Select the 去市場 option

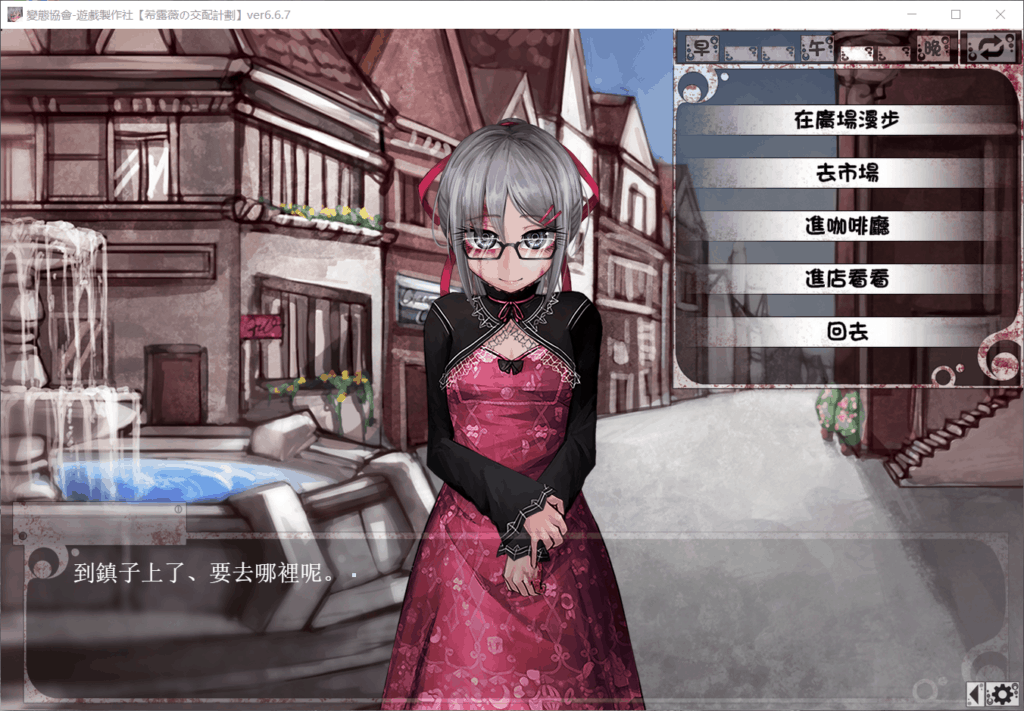[x=846, y=173]
